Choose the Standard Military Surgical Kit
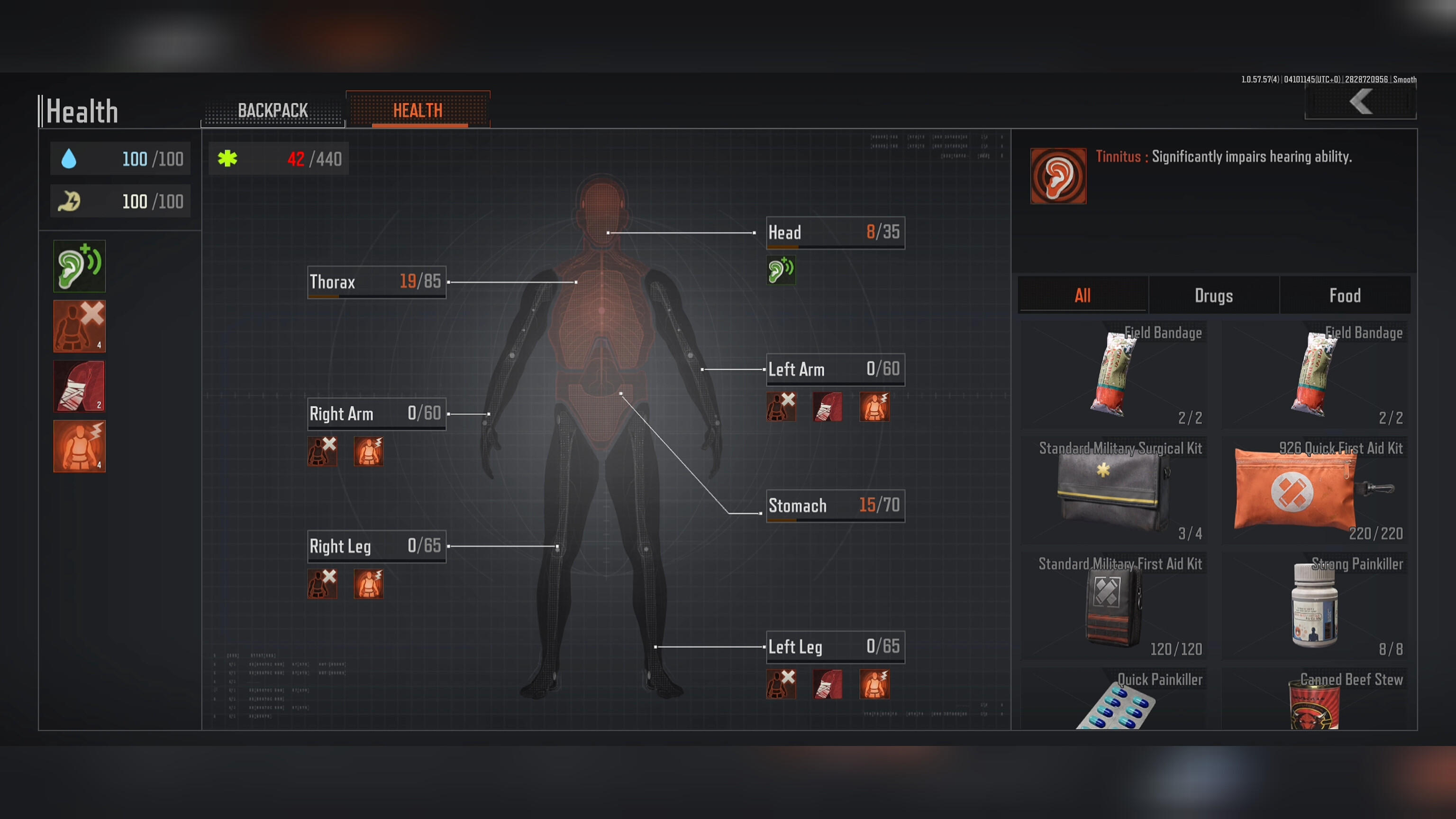 [x=1114, y=490]
